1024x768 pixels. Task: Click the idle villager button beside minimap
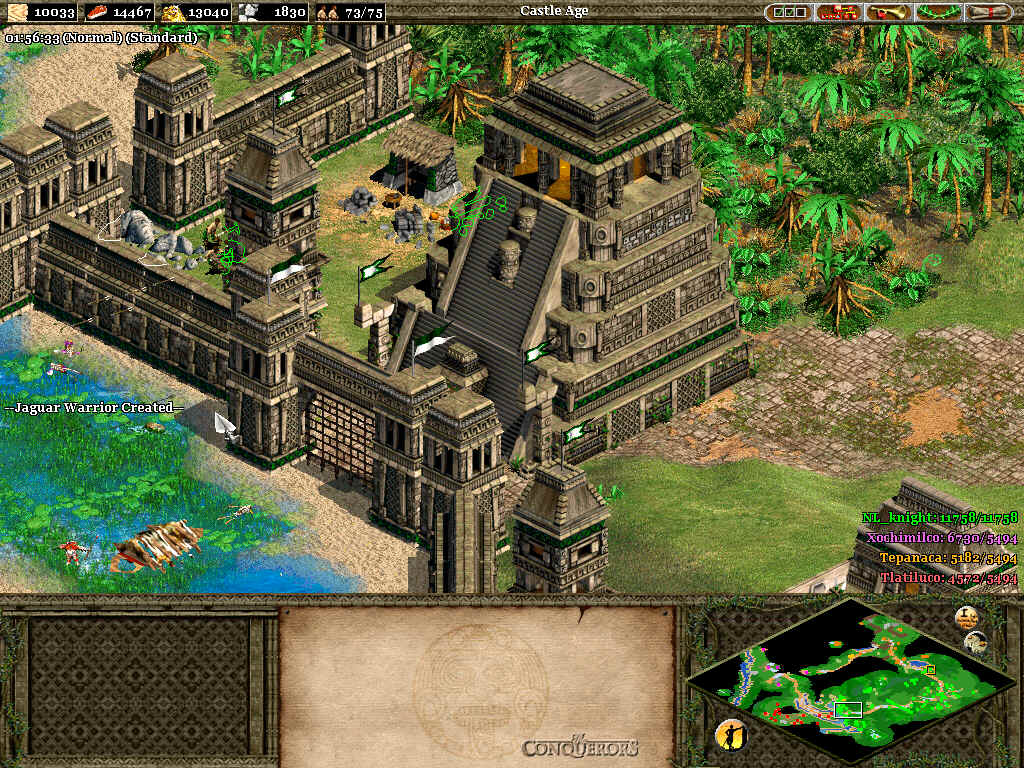tap(732, 735)
